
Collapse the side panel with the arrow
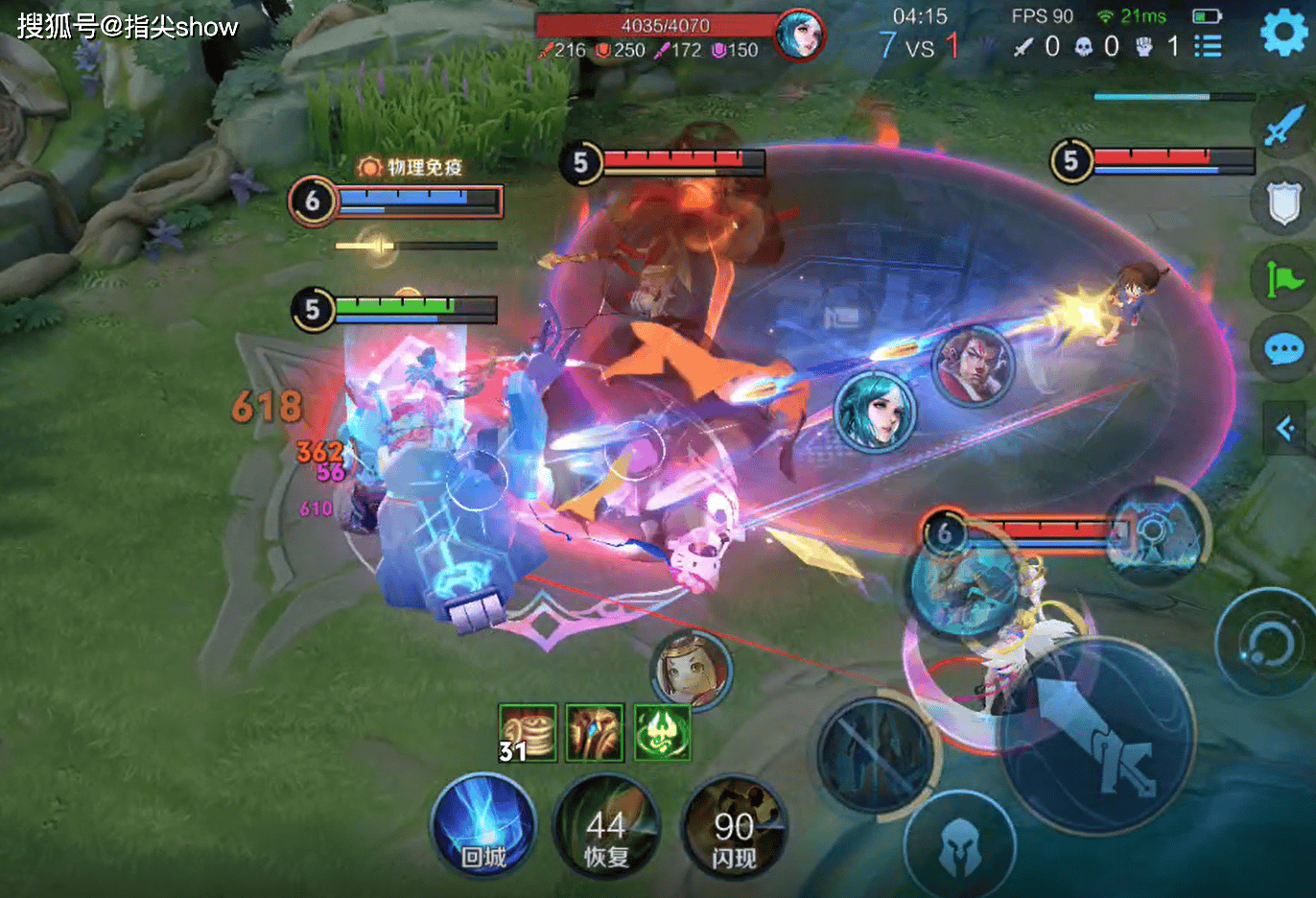tap(1285, 428)
